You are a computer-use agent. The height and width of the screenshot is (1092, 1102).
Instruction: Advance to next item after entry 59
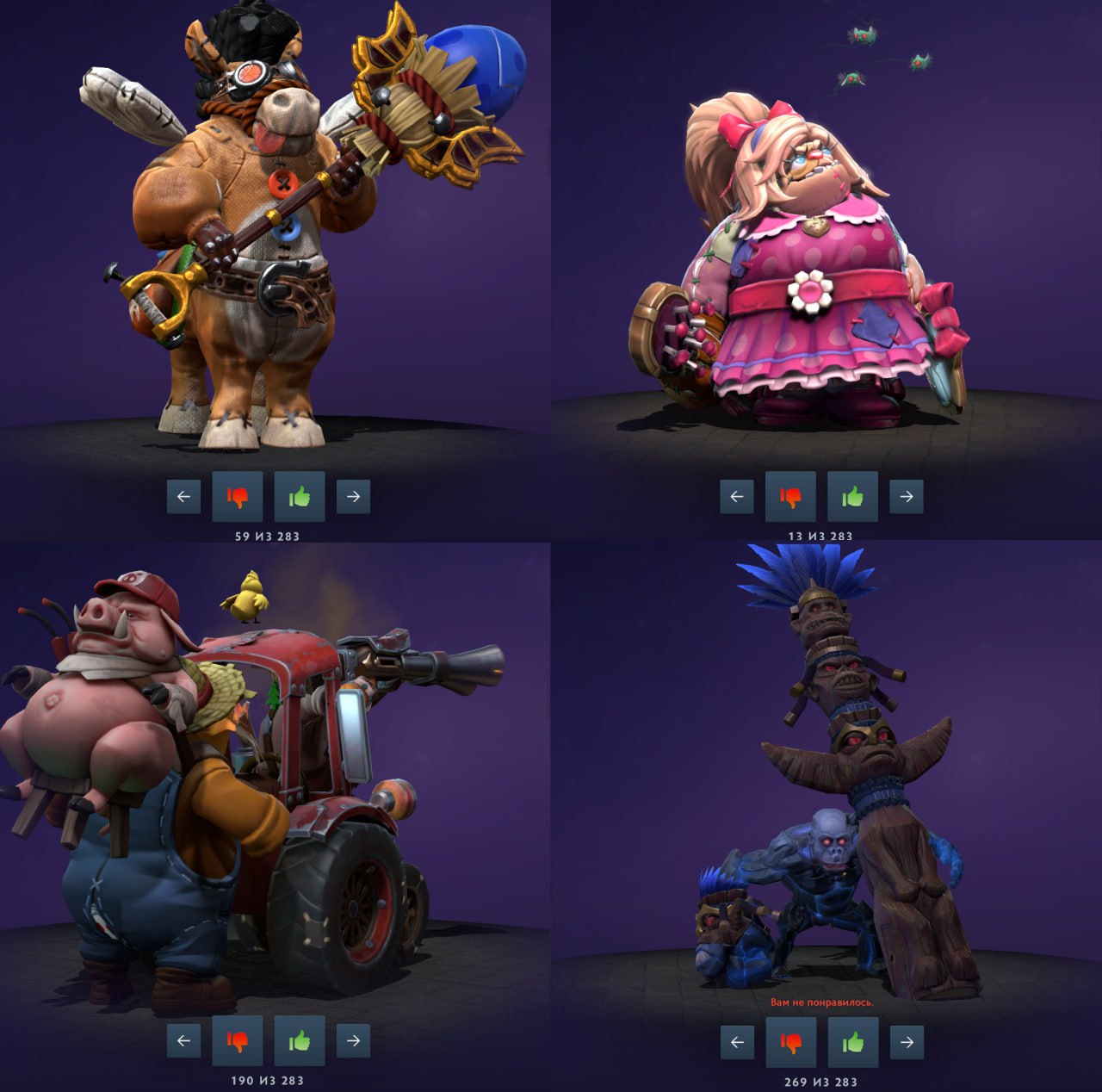click(353, 496)
